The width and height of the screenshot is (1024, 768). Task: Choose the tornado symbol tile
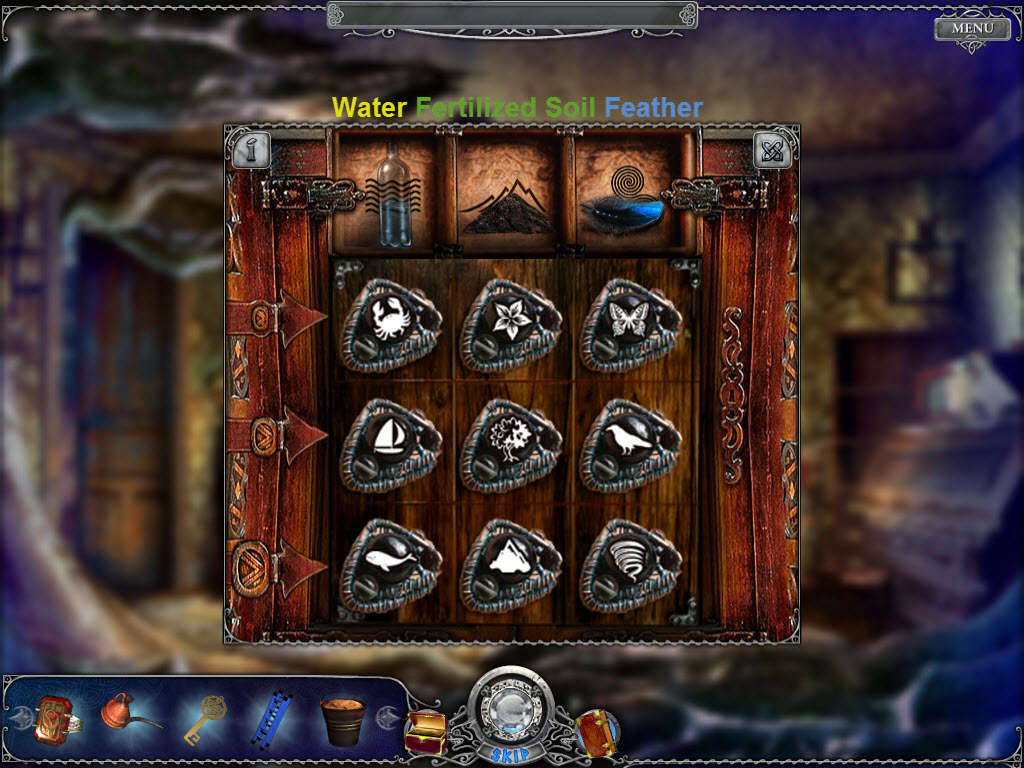(x=628, y=561)
